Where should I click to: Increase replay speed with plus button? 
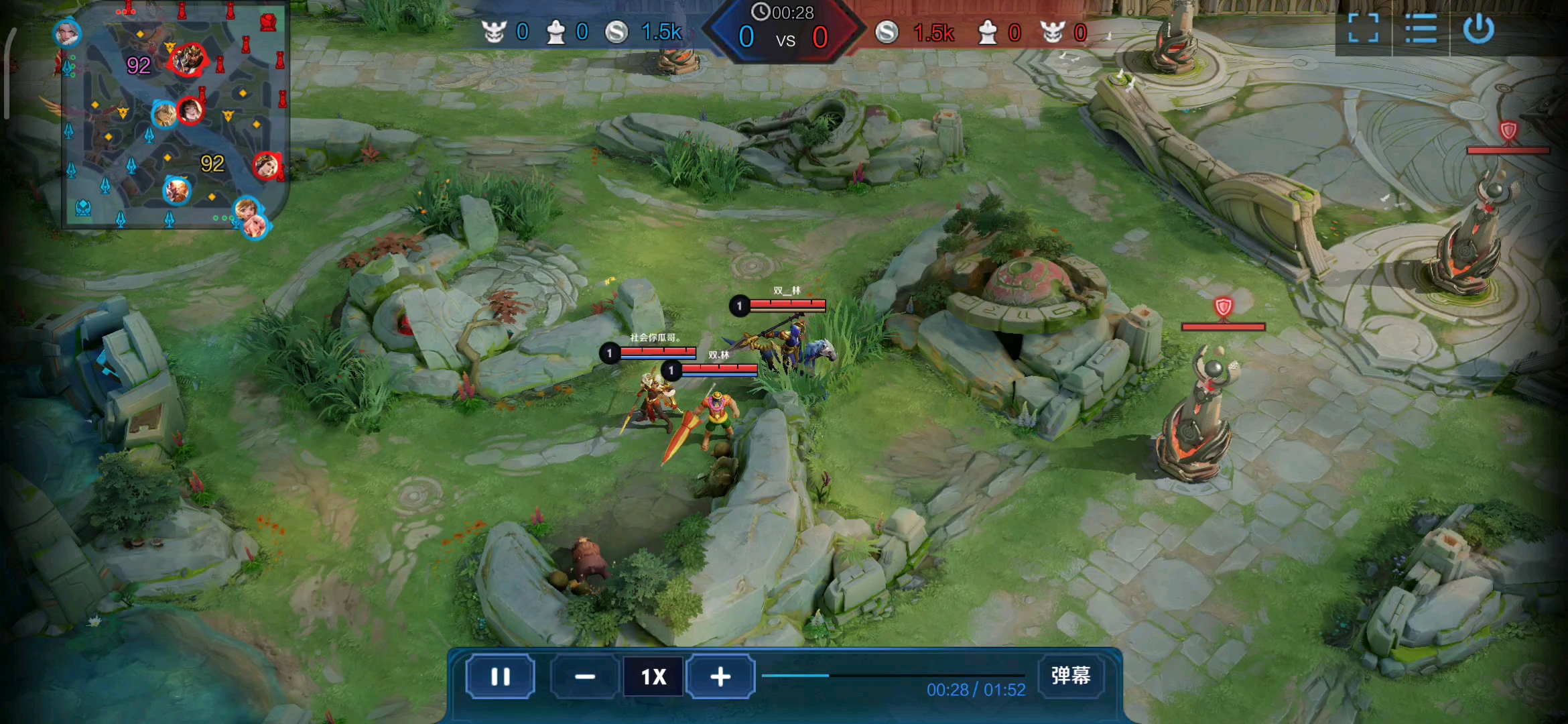[720, 676]
